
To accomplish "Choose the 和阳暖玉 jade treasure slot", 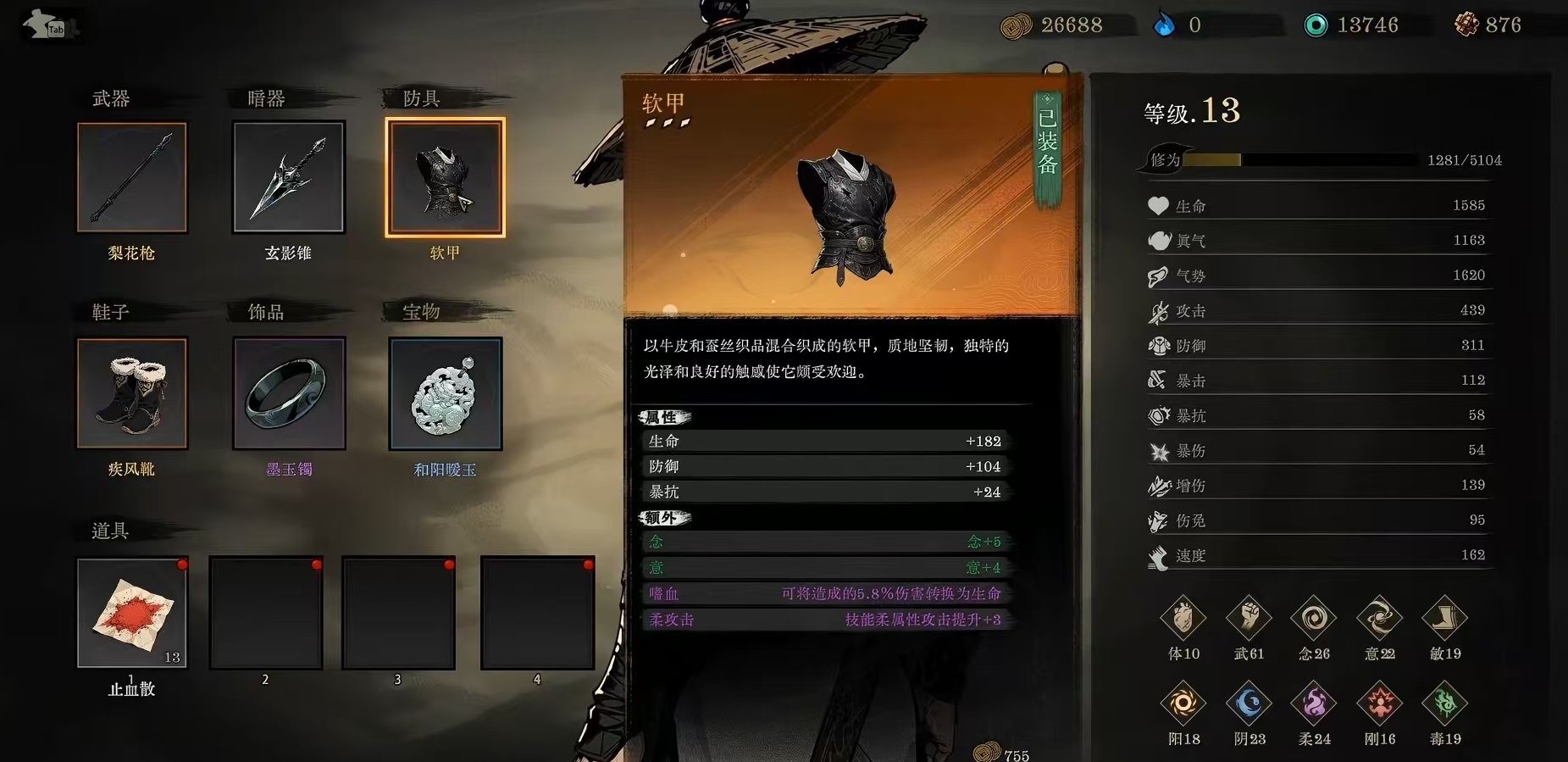I will (445, 392).
